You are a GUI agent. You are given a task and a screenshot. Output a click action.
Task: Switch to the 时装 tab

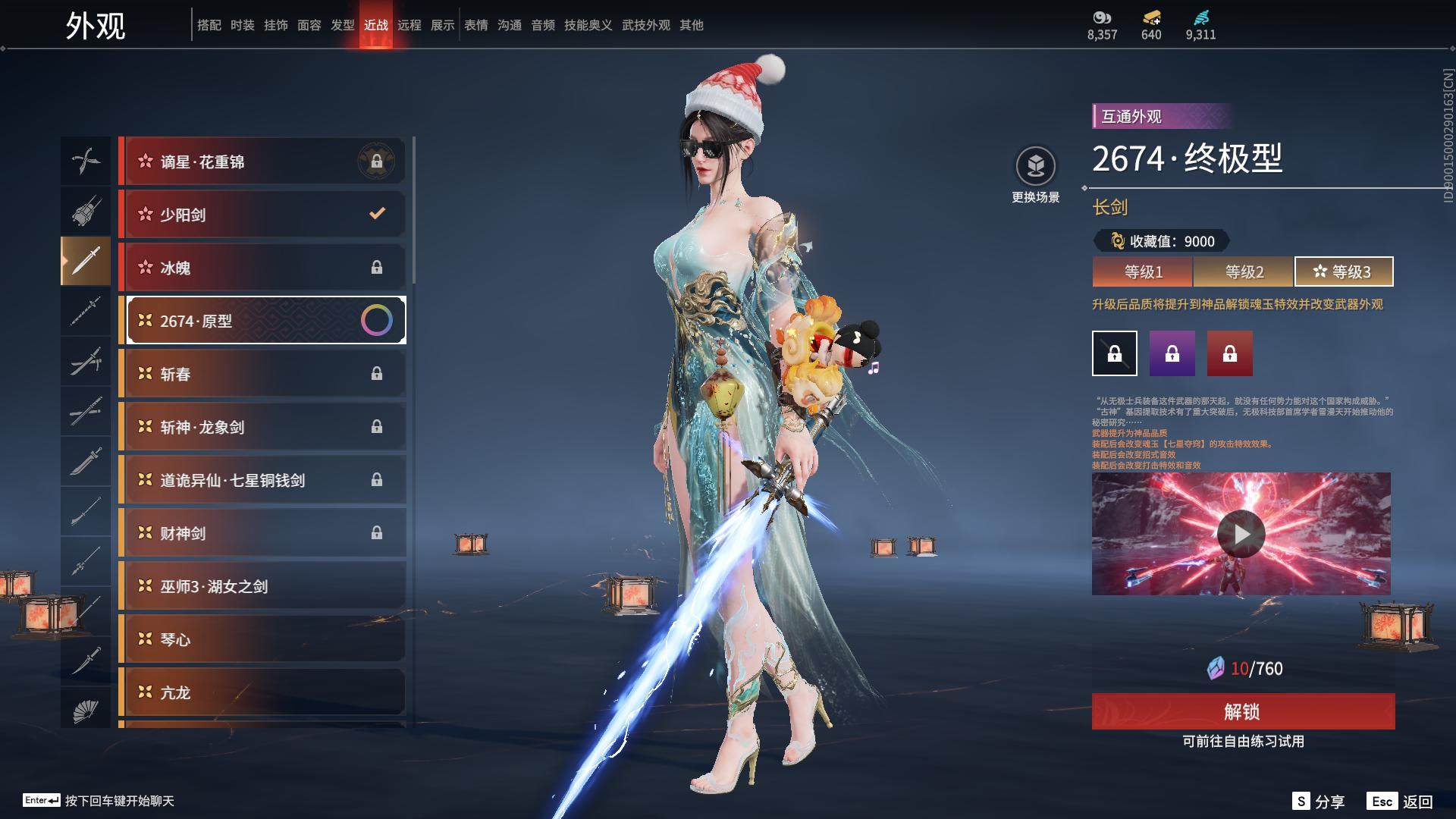click(243, 25)
